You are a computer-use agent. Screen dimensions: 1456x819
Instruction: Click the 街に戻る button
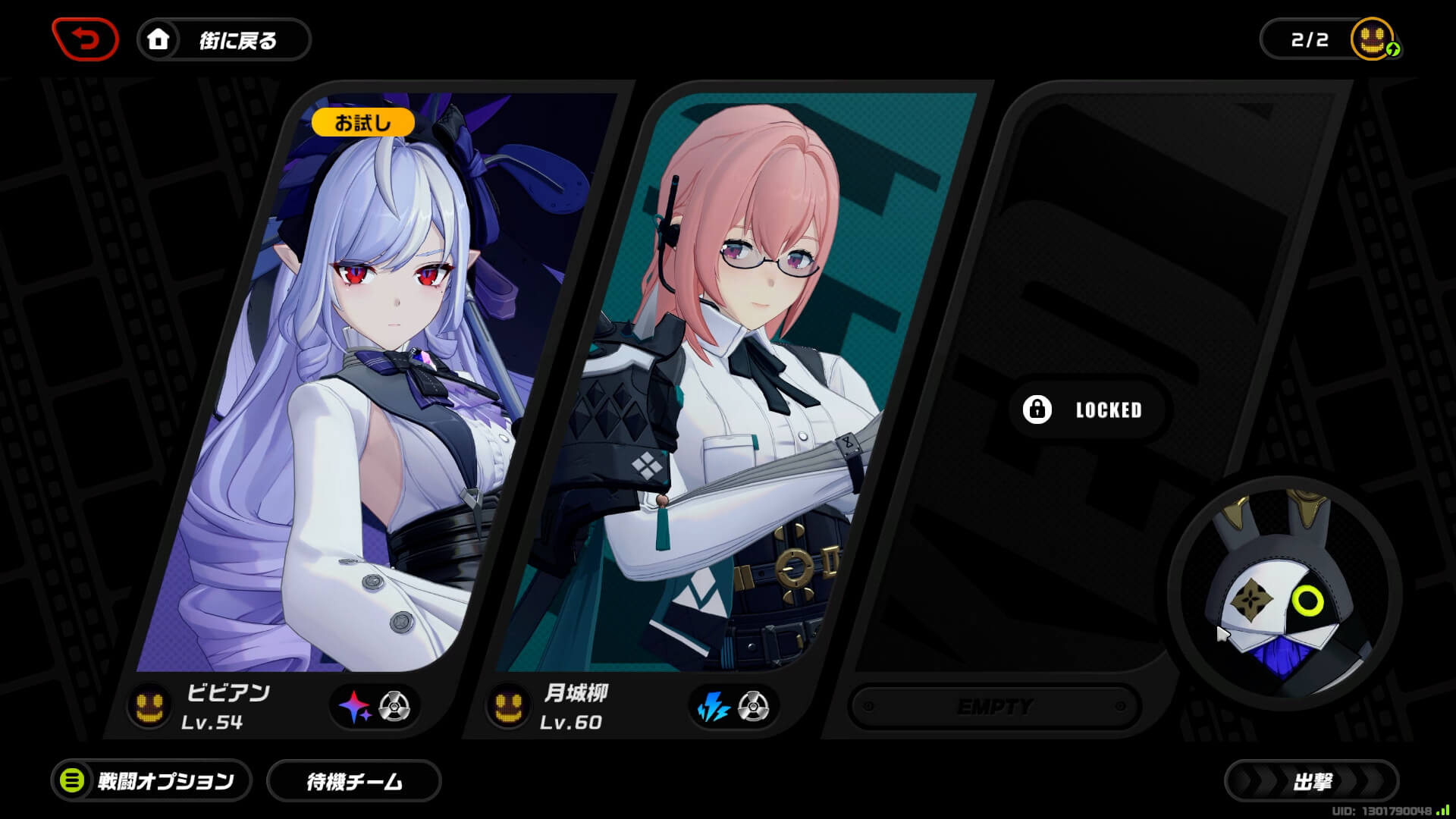(224, 40)
